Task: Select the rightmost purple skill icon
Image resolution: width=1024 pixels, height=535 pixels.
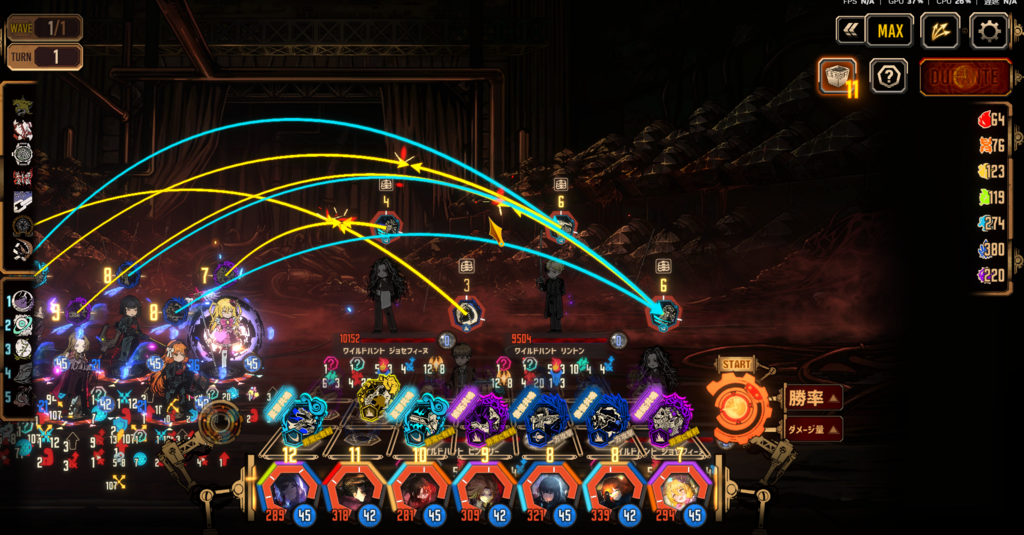Action: [x=668, y=420]
